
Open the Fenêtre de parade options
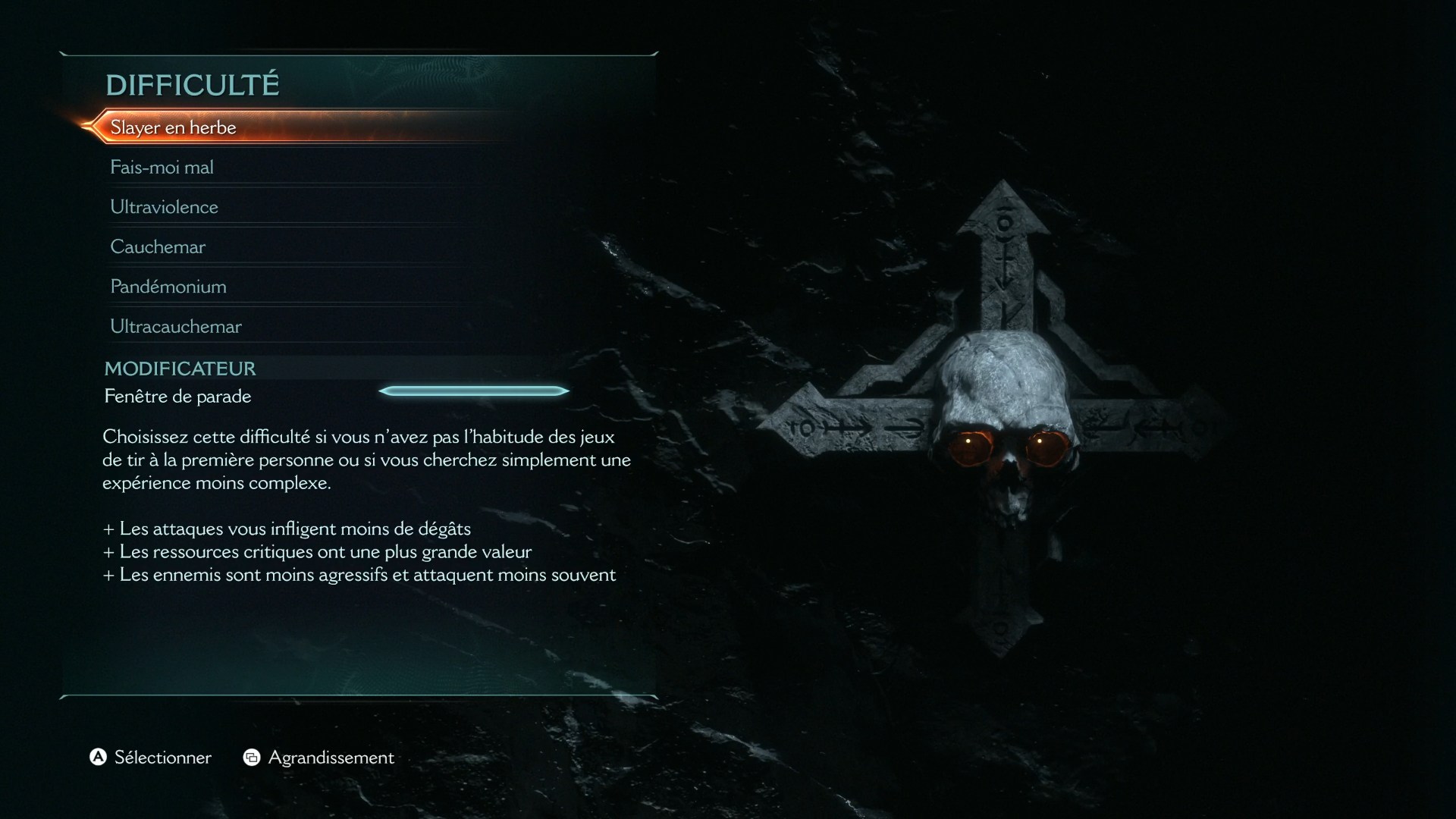click(x=177, y=396)
